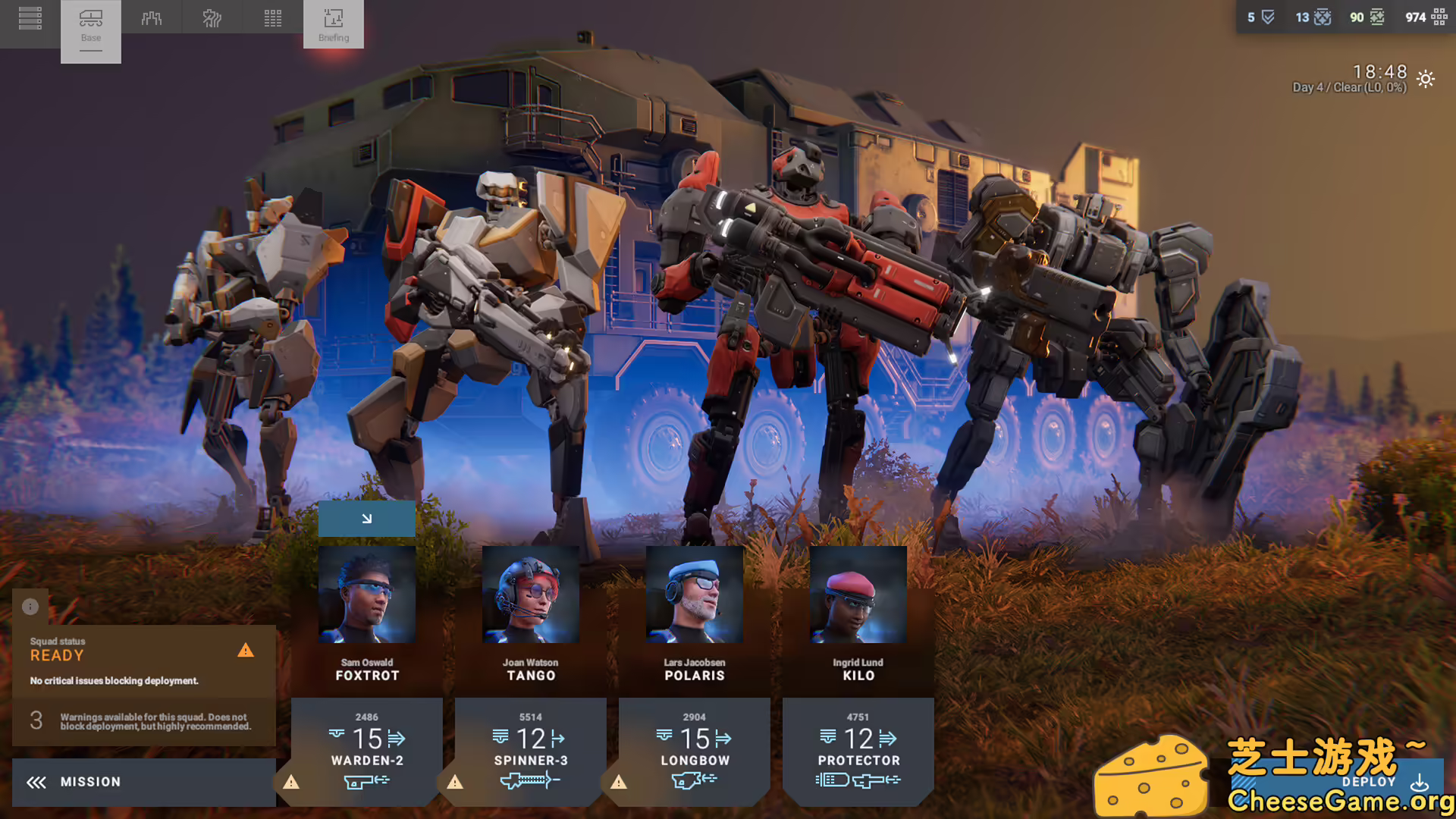This screenshot has width=1456, height=819.
Task: Open the tech tree icon next to squad icon
Action: point(212,17)
